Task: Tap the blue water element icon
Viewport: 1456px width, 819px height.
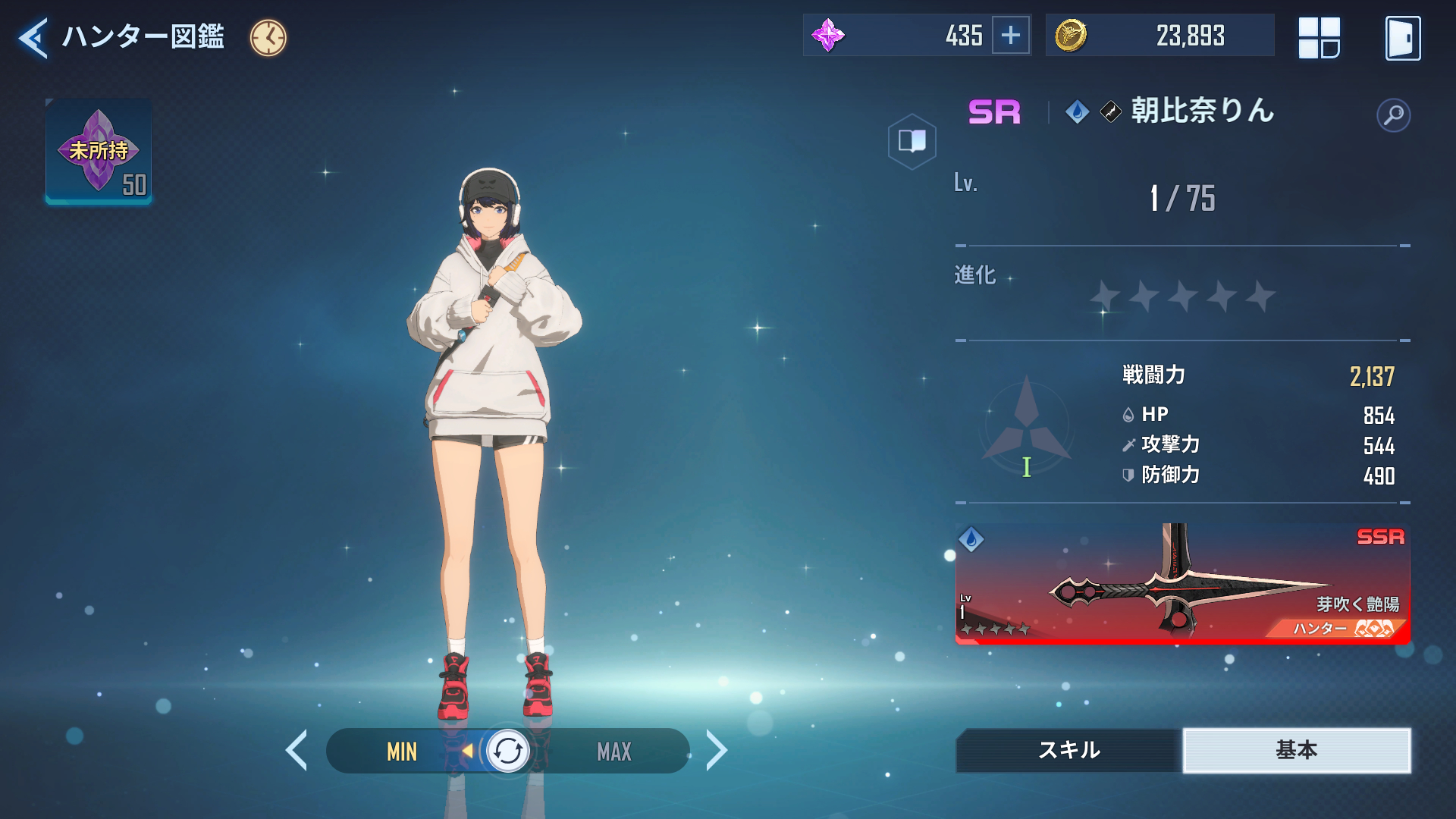Action: click(1077, 112)
